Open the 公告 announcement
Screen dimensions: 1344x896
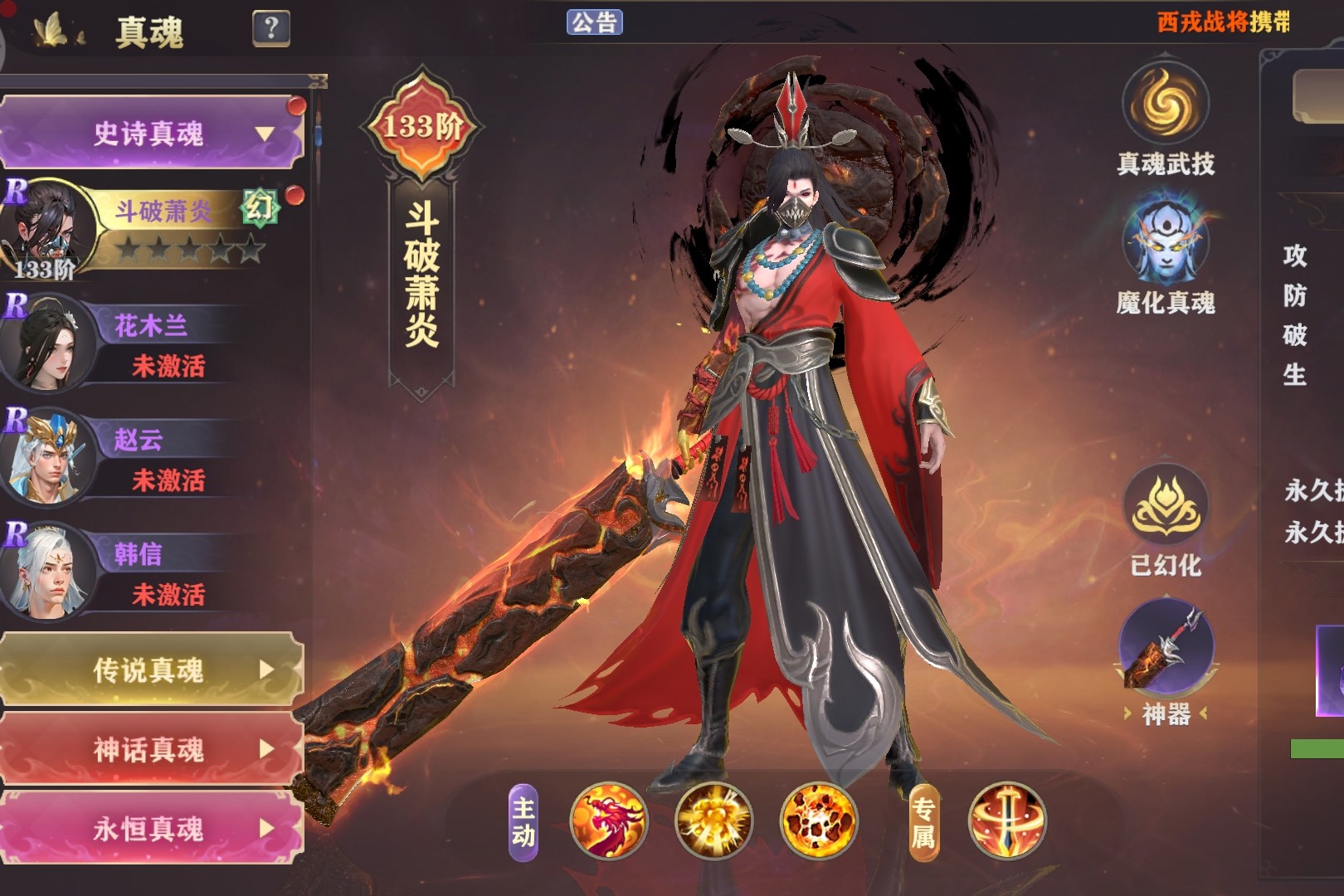point(594,22)
